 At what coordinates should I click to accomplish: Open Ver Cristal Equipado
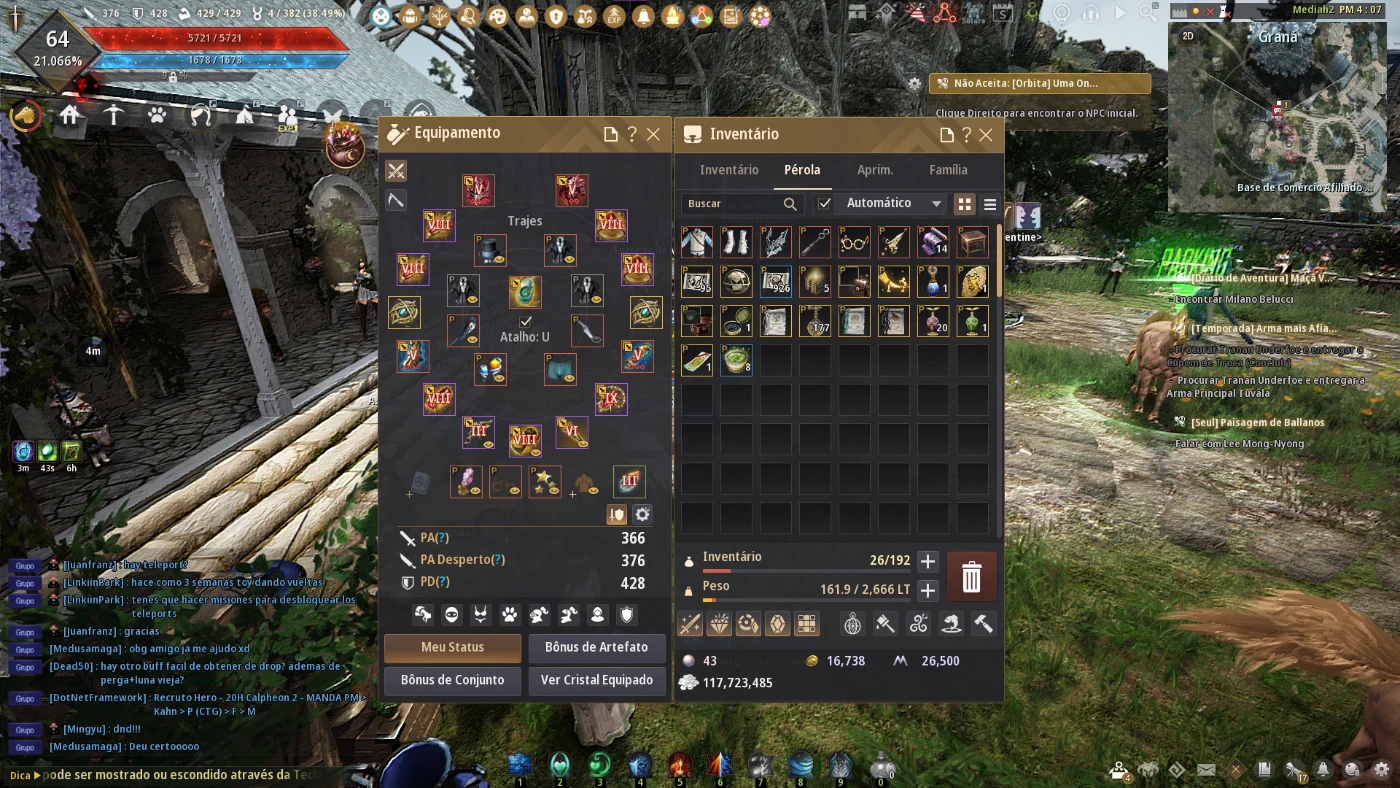596,680
